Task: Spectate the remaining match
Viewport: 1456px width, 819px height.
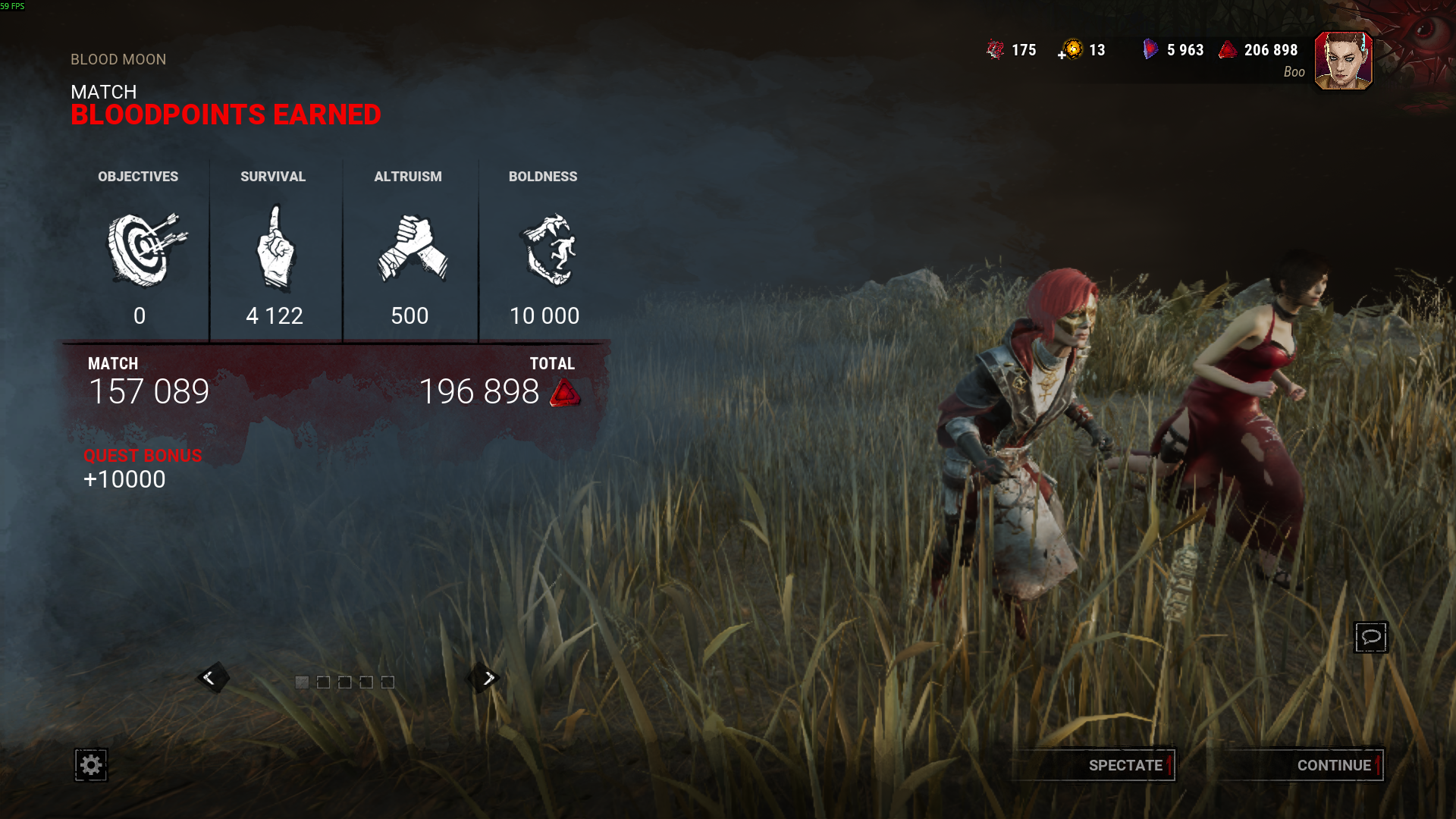Action: click(1125, 765)
